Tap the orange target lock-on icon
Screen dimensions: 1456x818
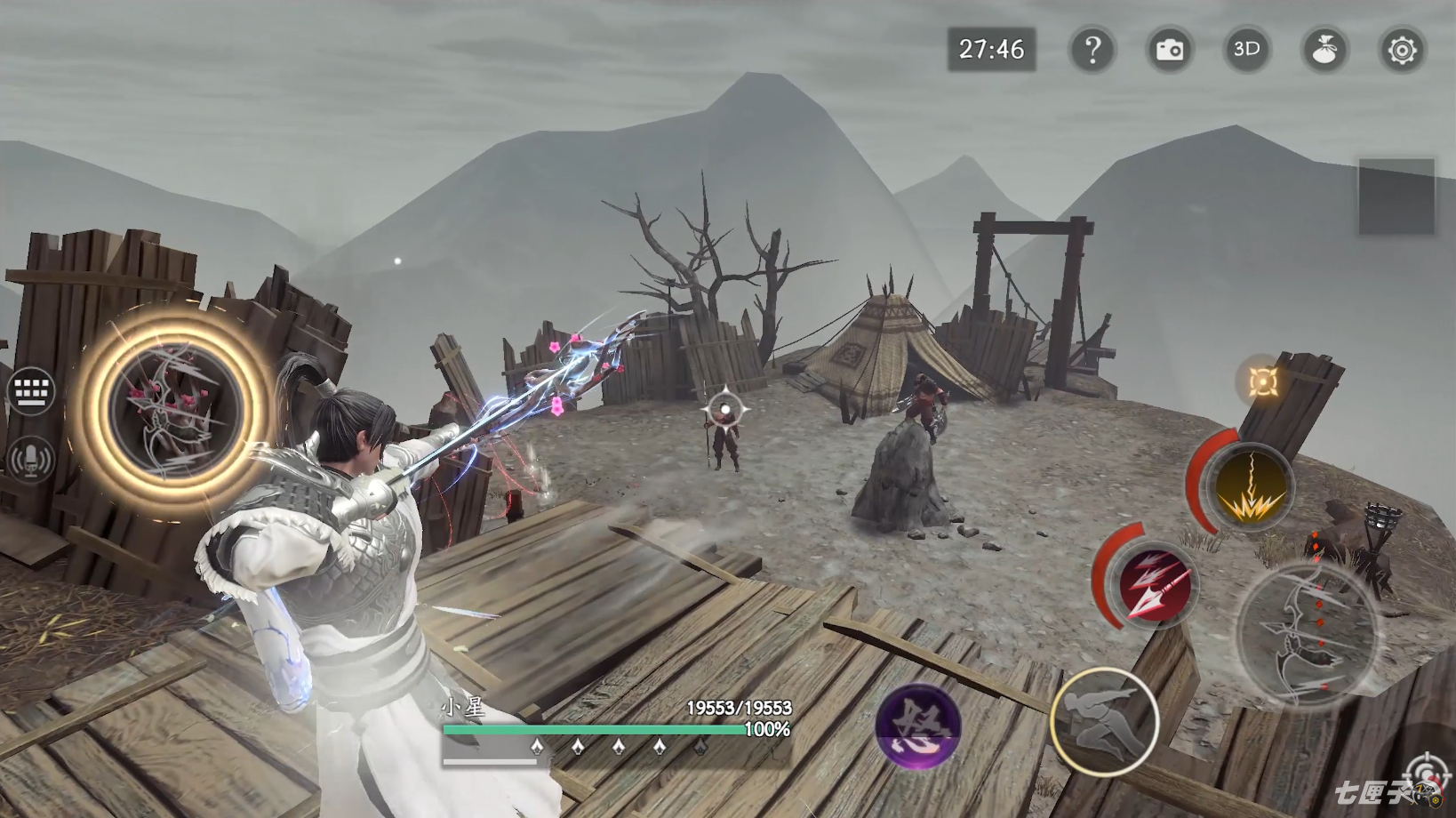[1263, 381]
